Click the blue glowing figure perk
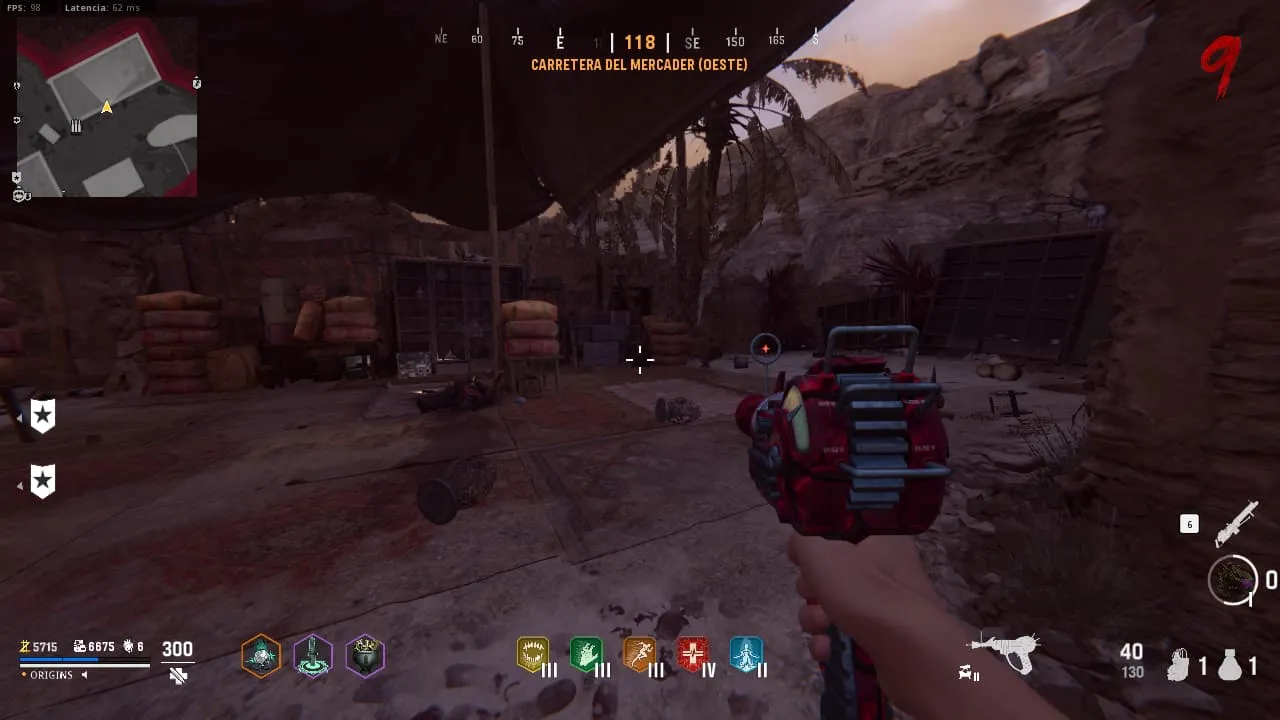 [x=746, y=655]
